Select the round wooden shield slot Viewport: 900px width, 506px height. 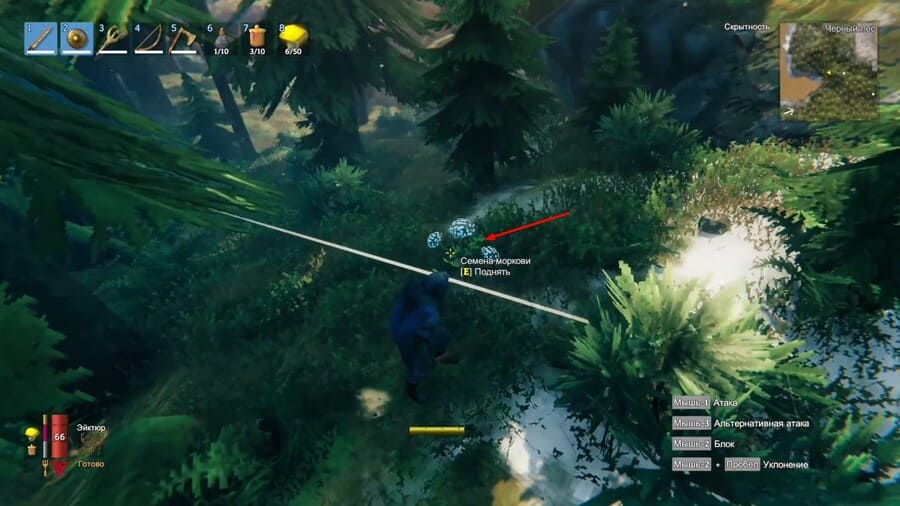coord(76,38)
